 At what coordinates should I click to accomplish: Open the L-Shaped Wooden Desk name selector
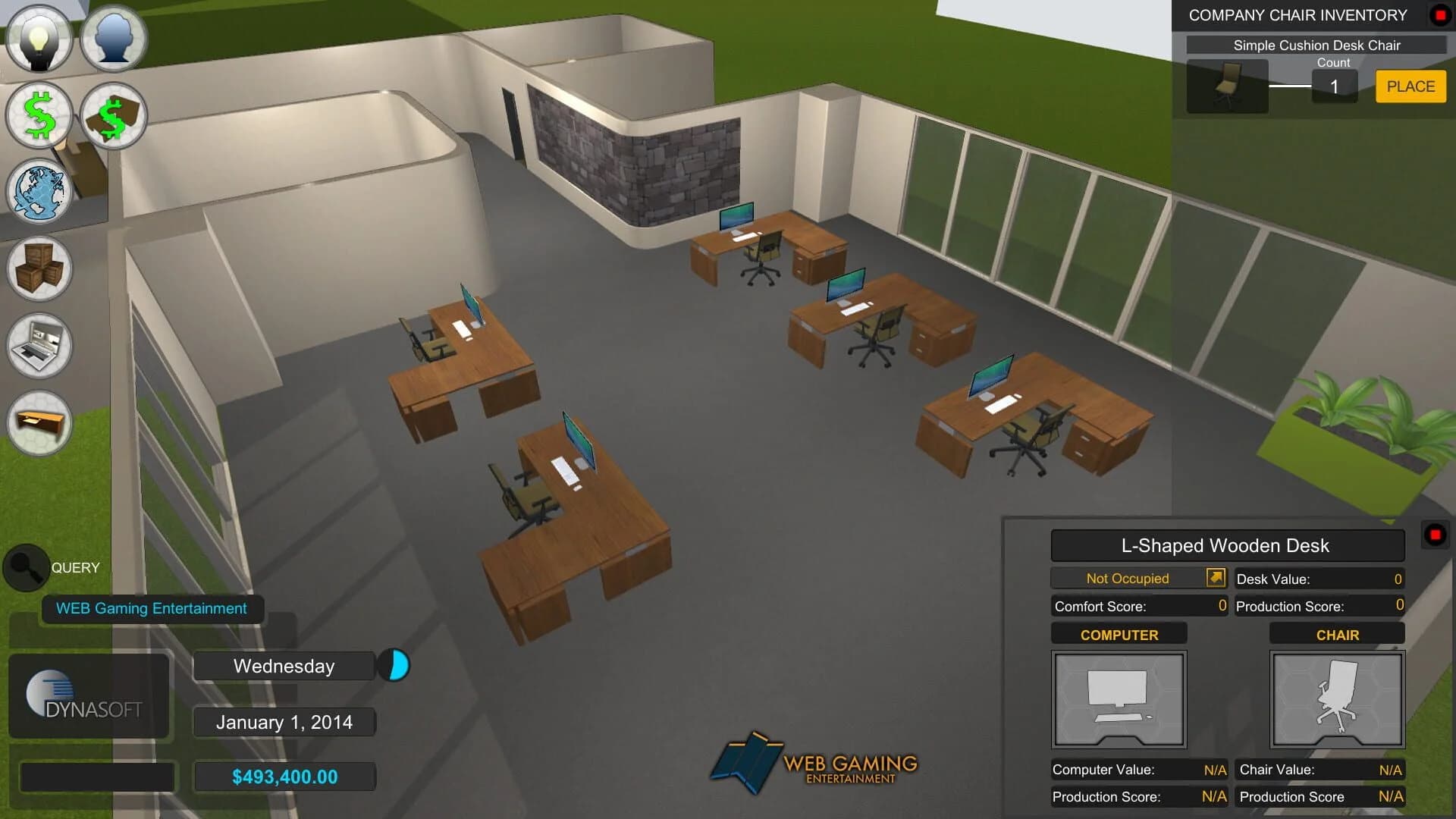pyautogui.click(x=1226, y=545)
